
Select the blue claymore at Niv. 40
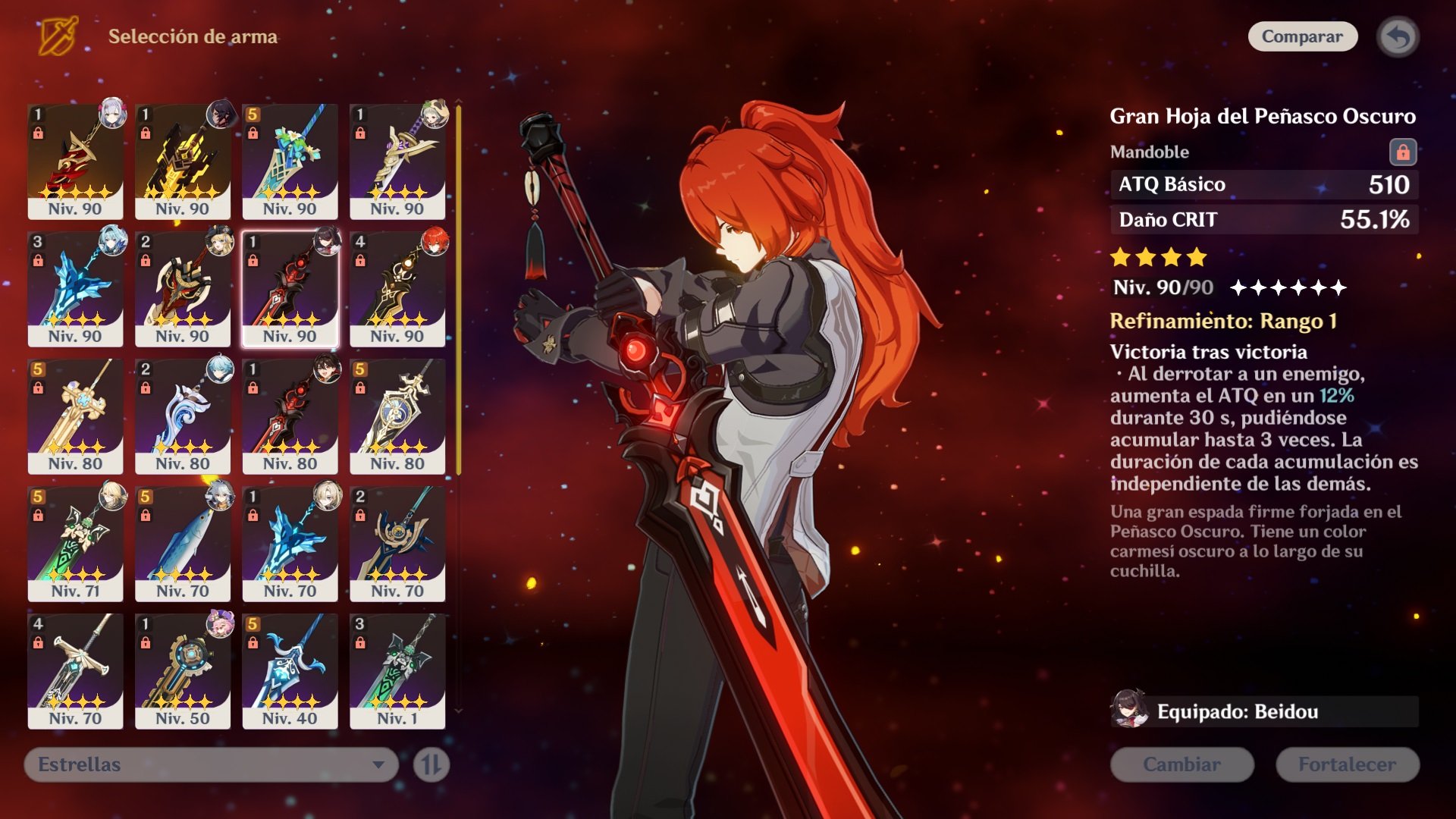[290, 670]
